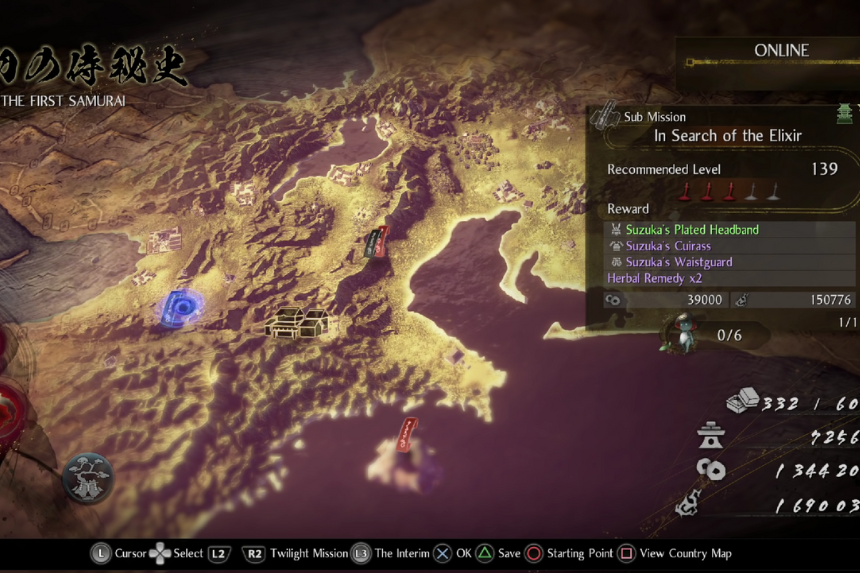Screen dimensions: 860x573
Task: View Suzuka's Cuirass reward
Action: pyautogui.click(x=668, y=246)
